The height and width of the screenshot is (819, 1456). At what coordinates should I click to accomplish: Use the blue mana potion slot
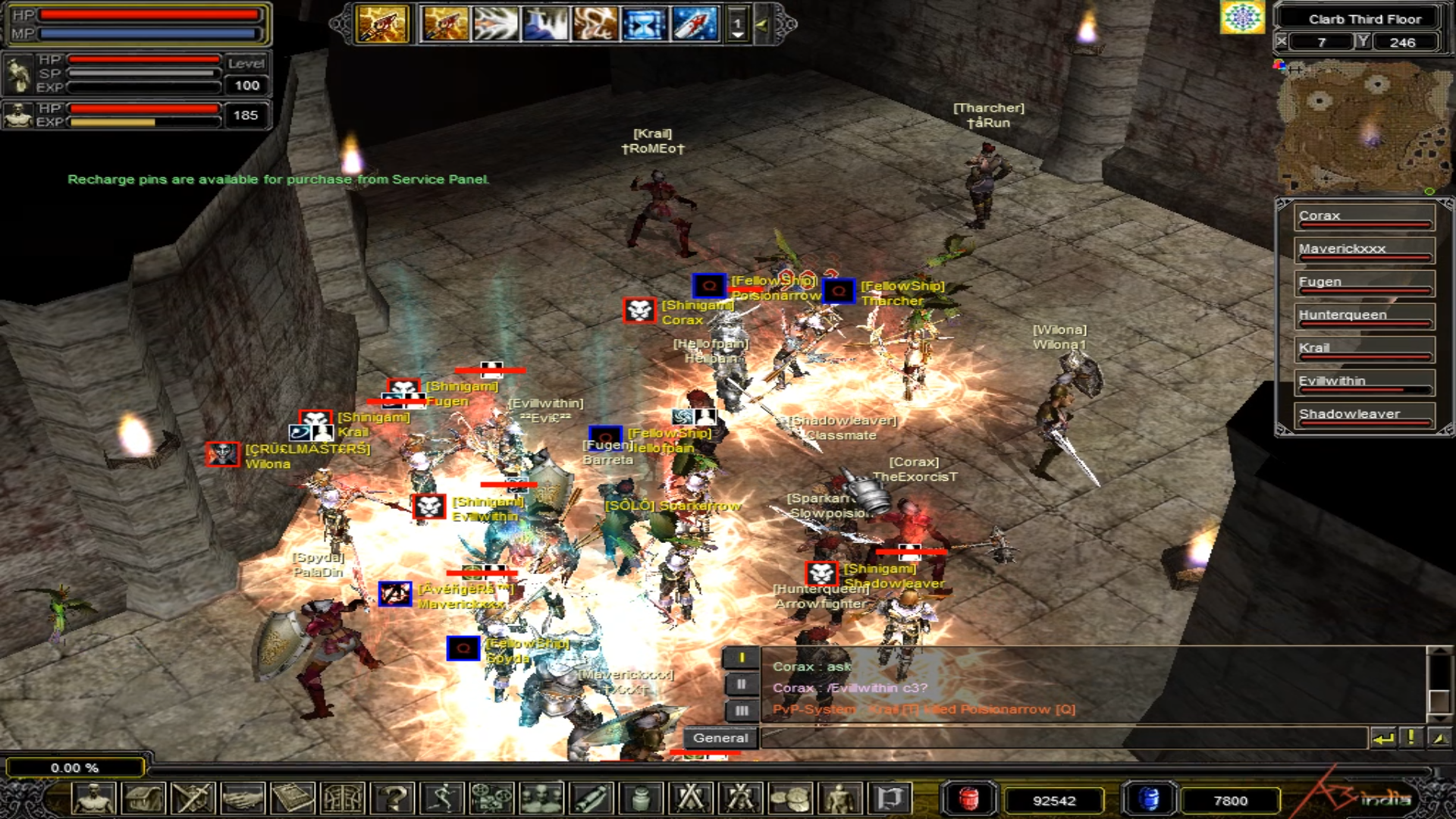1149,799
